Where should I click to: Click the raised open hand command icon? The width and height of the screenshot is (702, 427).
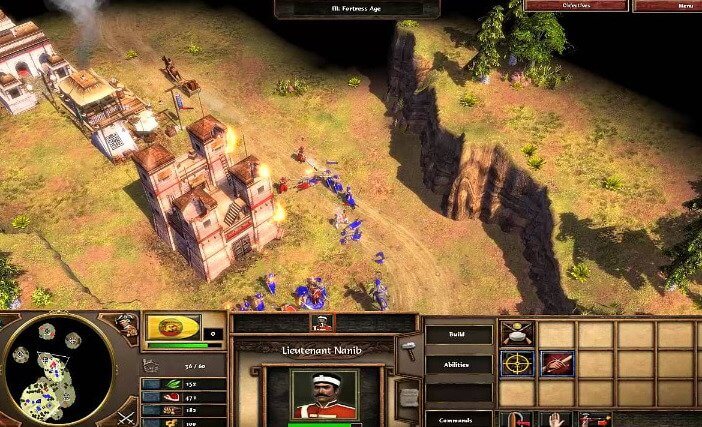(557, 419)
